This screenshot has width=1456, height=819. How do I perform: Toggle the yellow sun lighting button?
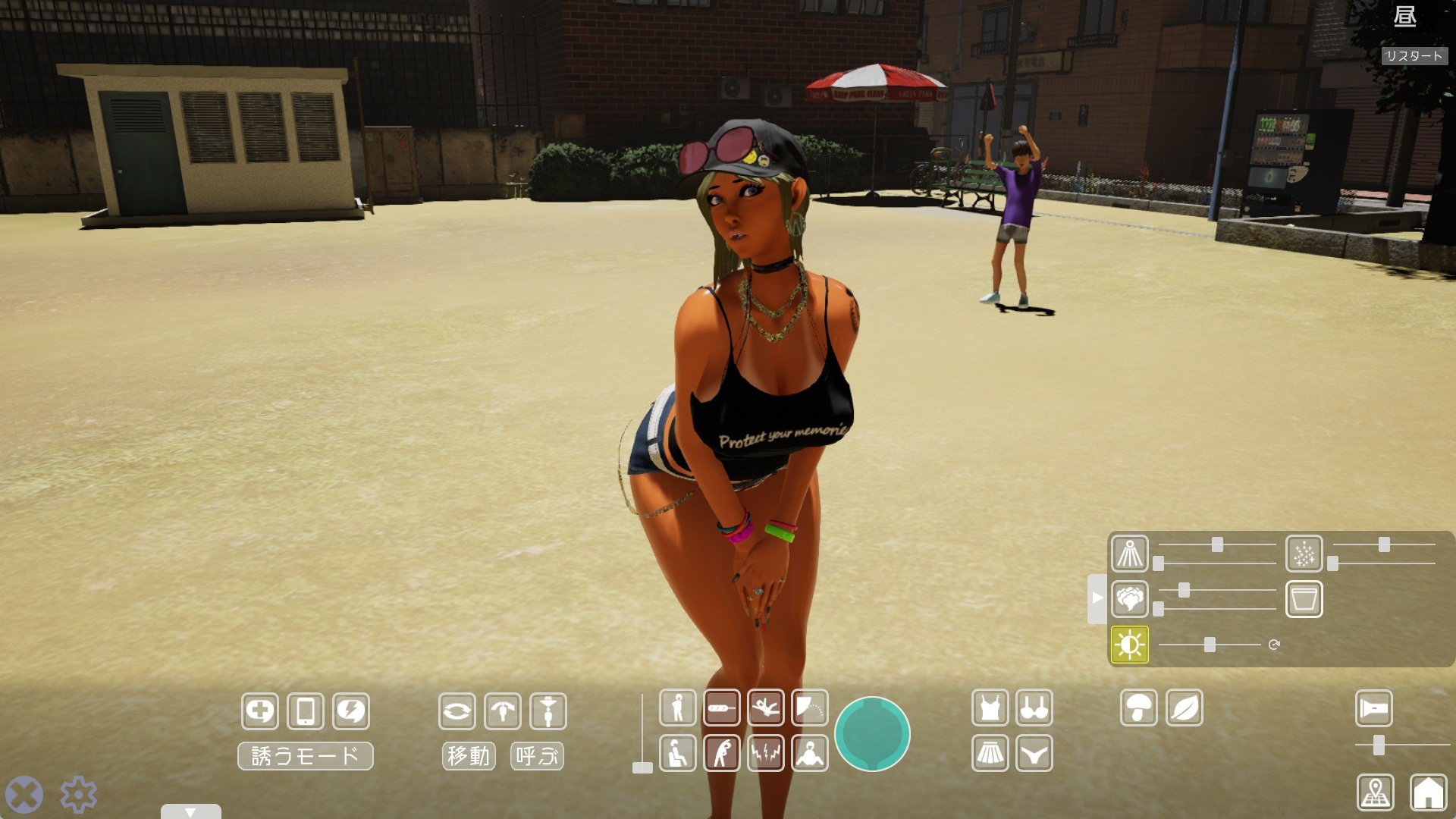coord(1129,645)
